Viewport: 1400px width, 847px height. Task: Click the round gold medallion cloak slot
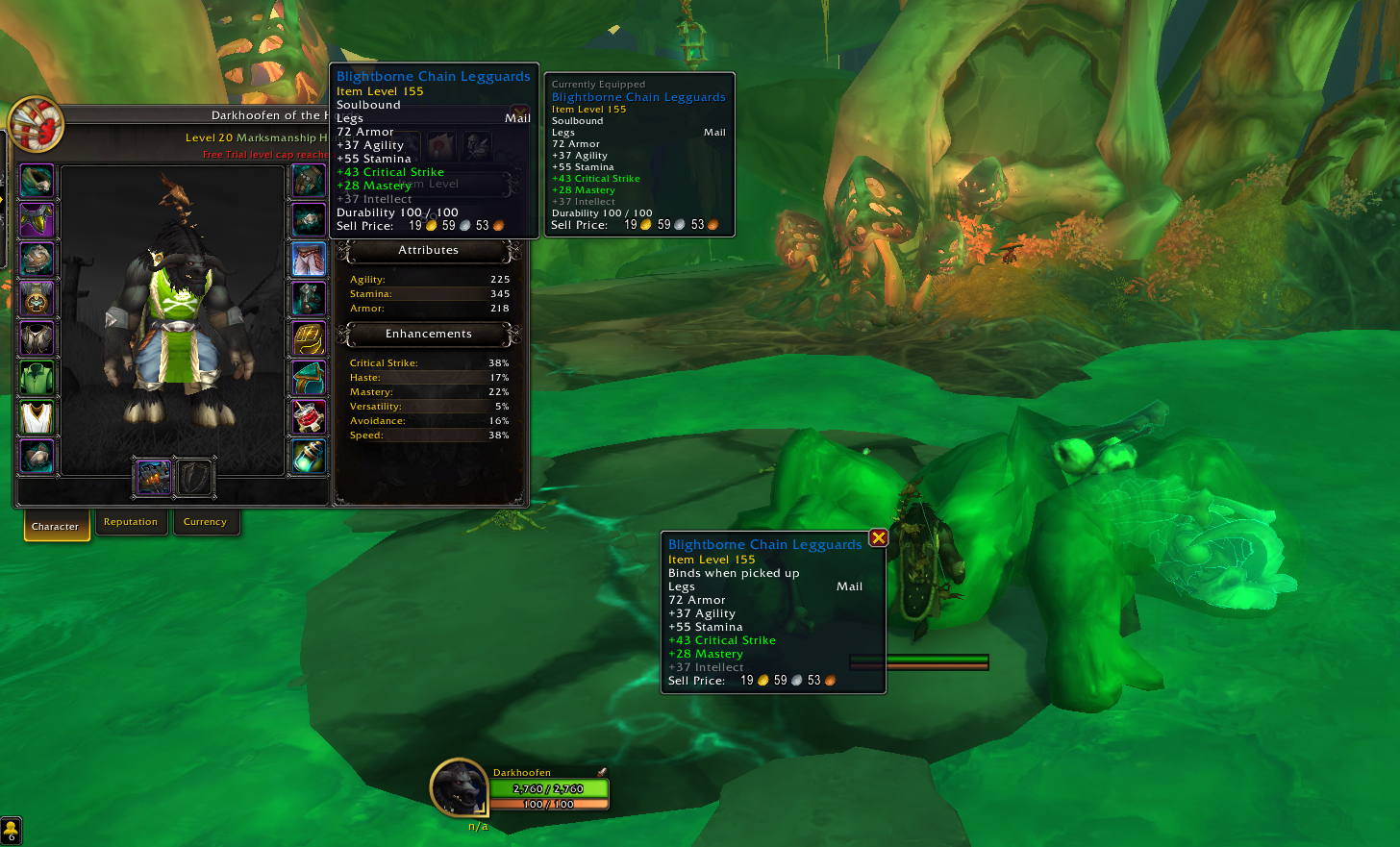(37, 299)
